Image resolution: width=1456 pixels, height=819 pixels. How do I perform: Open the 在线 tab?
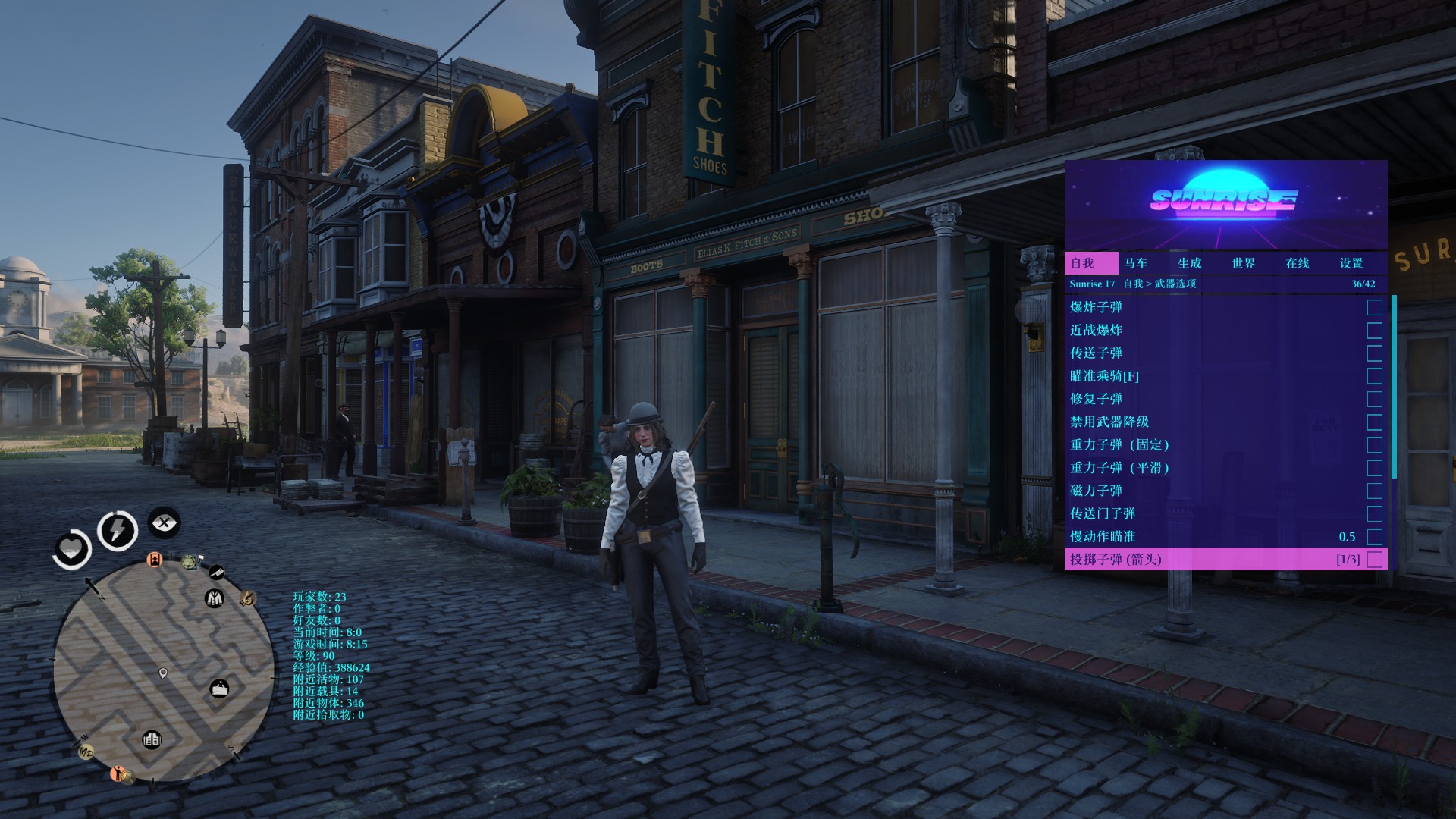1297,263
